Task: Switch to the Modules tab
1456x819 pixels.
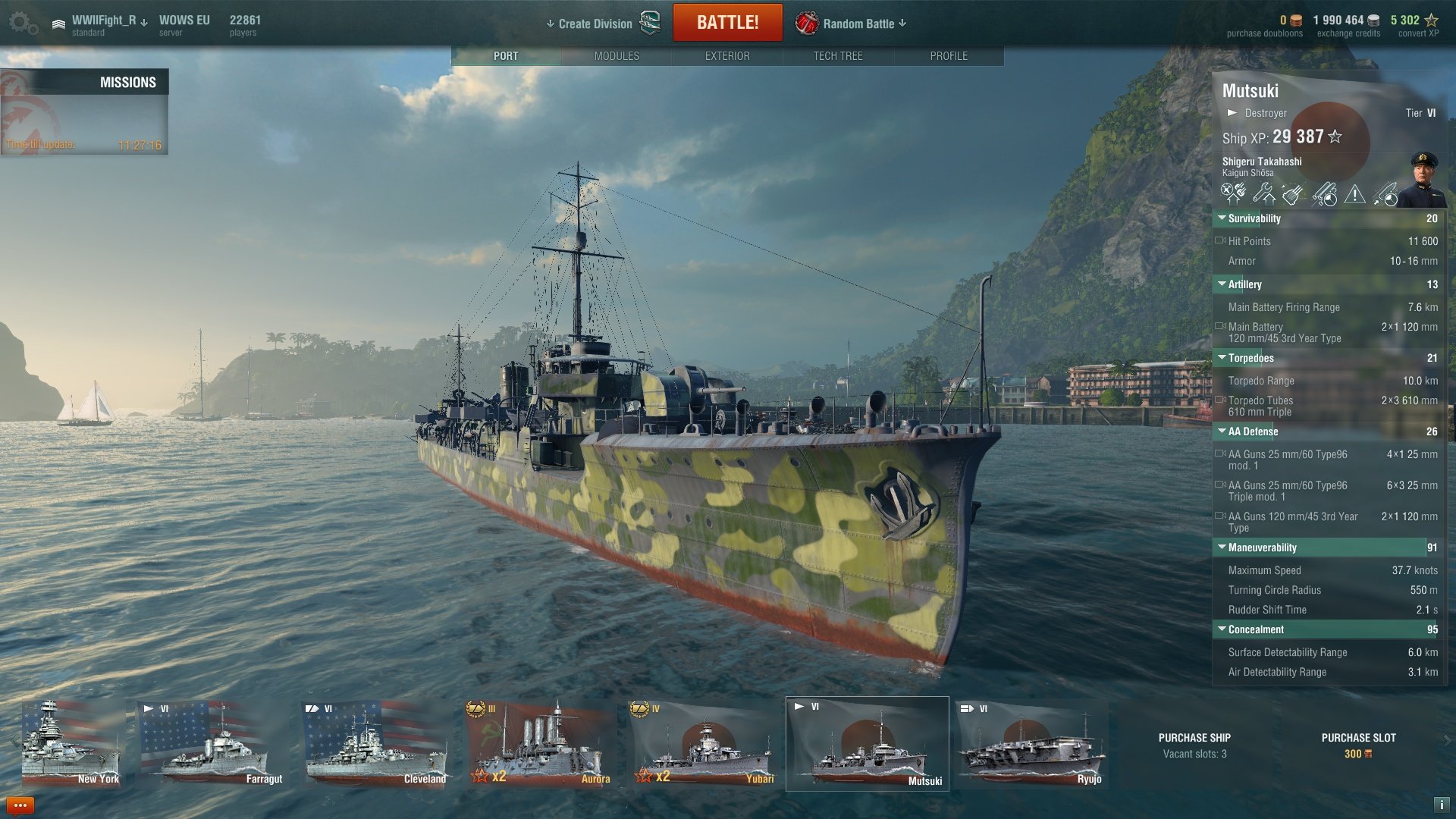Action: [x=617, y=56]
